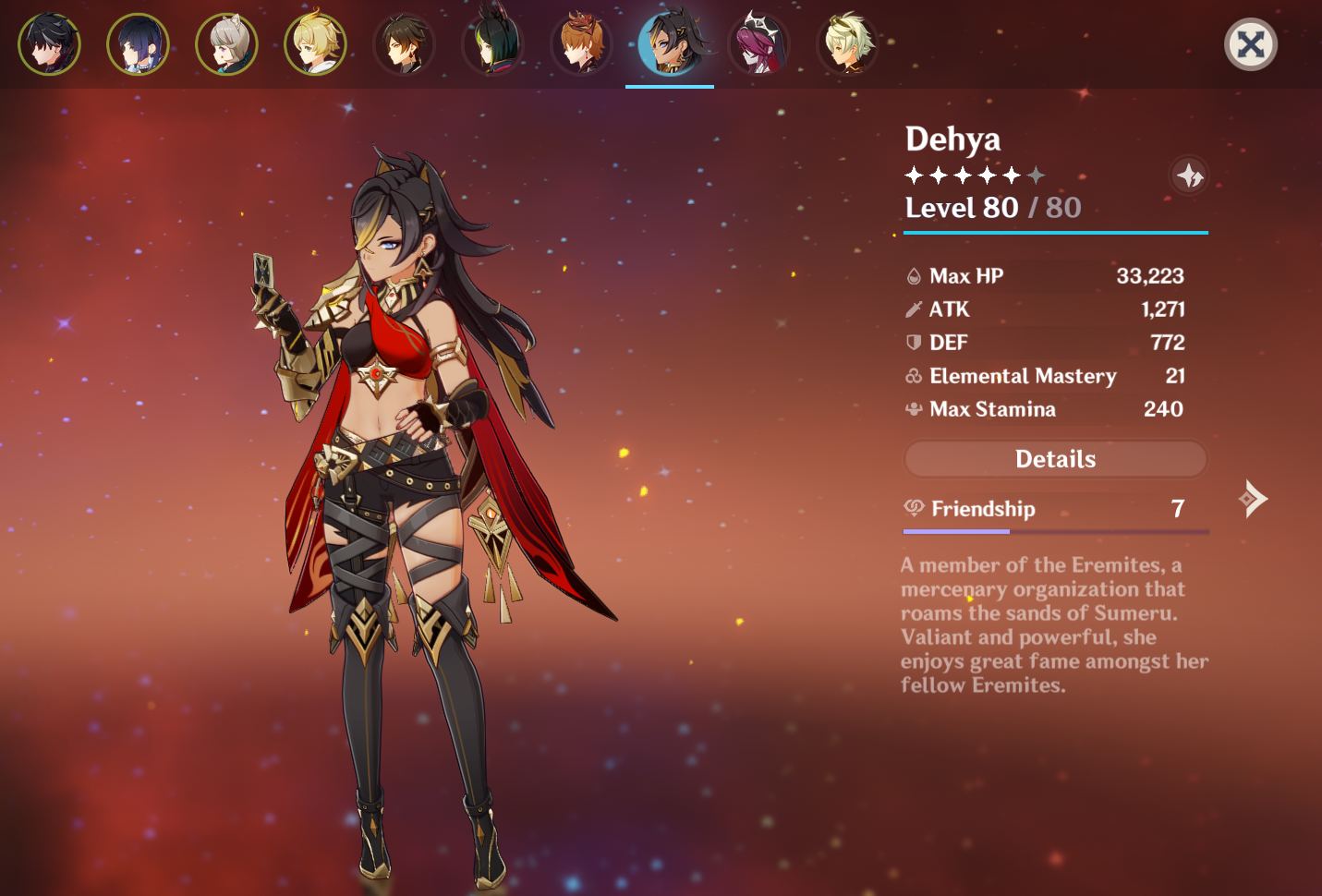
Task: Click the Level 80 / 80 label
Action: click(992, 208)
